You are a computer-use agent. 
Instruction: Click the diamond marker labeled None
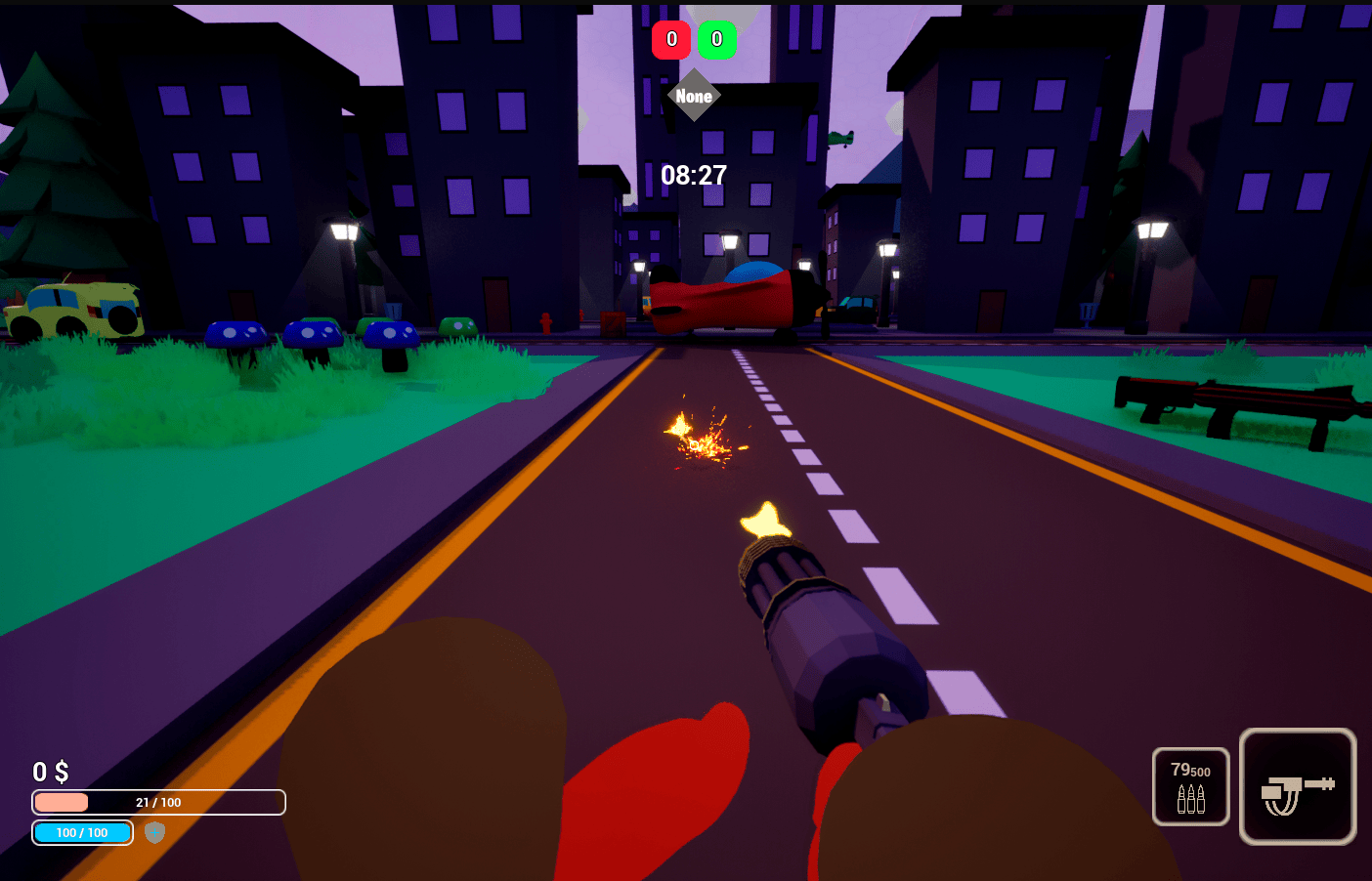pos(694,96)
